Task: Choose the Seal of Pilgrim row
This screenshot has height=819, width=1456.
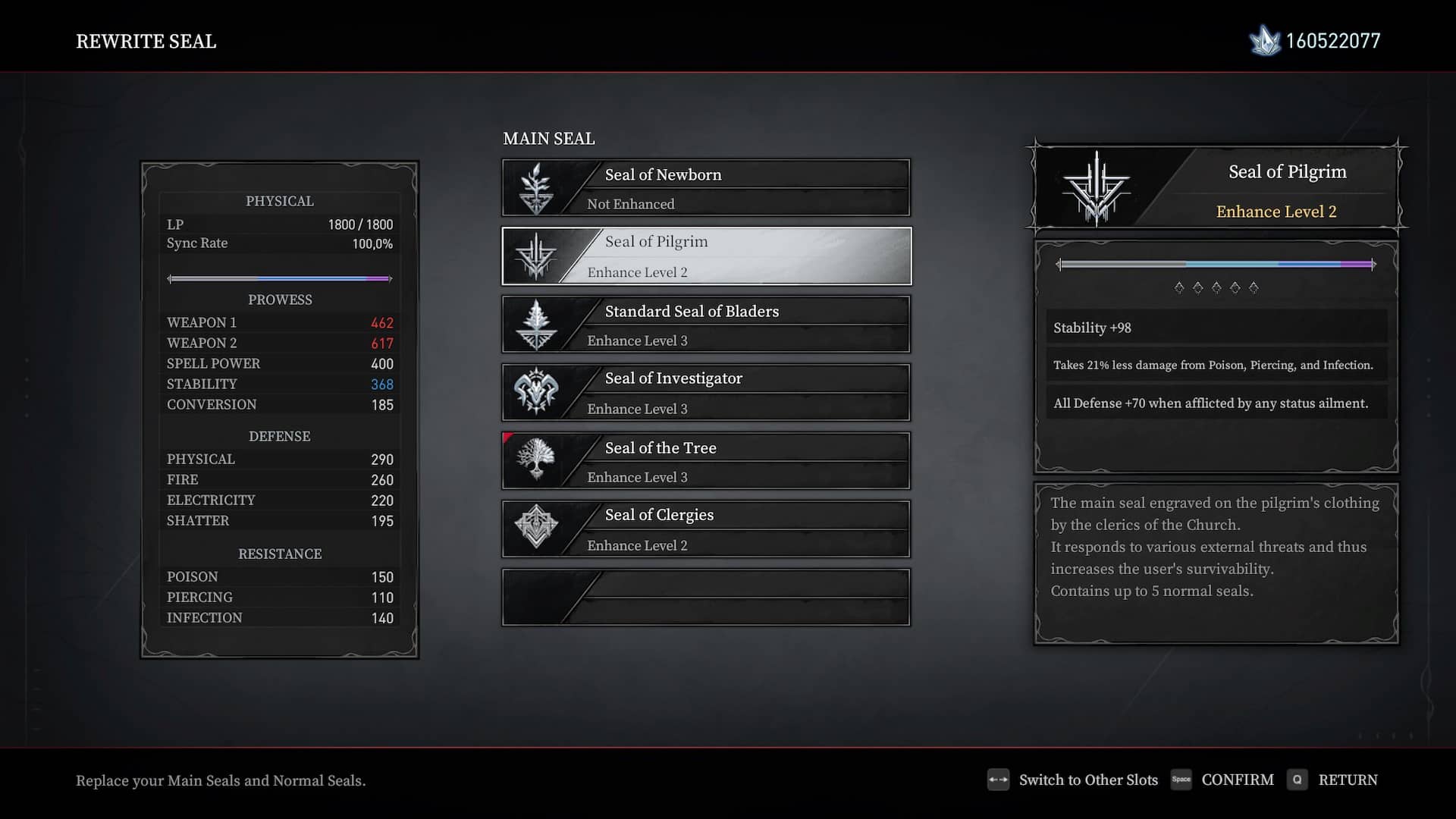Action: click(x=706, y=256)
